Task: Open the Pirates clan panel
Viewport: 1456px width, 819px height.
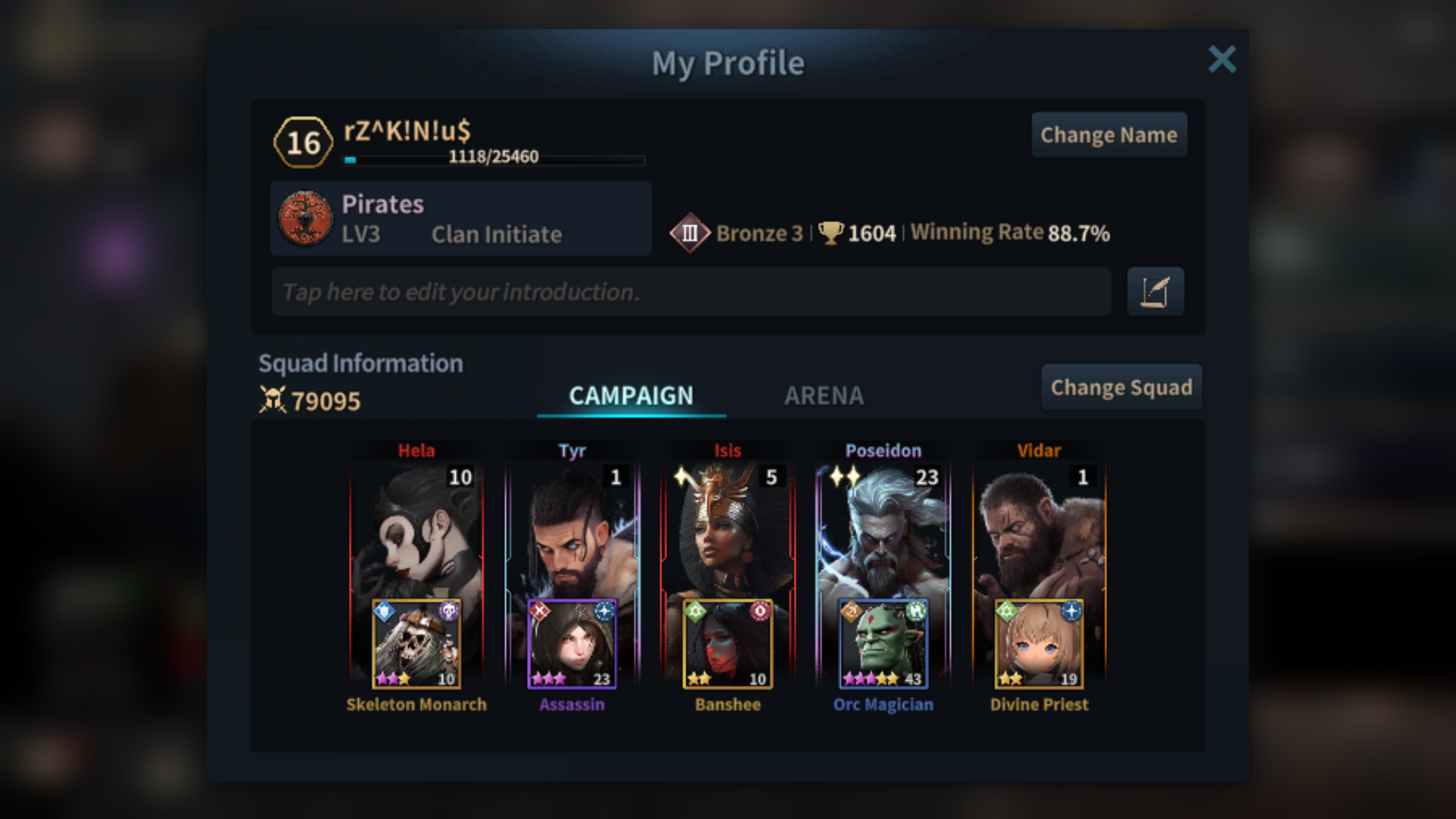Action: (x=460, y=218)
